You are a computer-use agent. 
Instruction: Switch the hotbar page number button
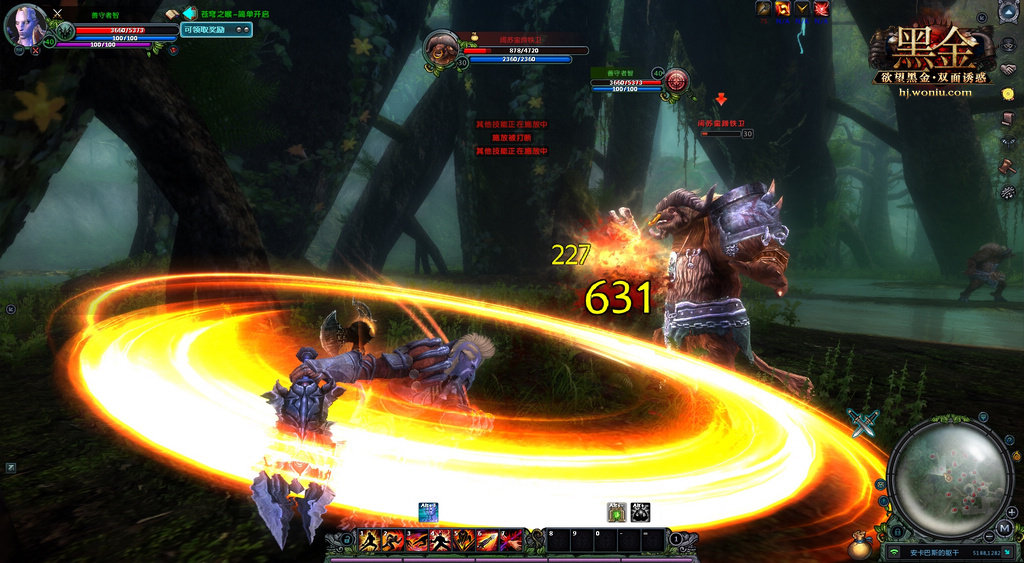click(676, 540)
